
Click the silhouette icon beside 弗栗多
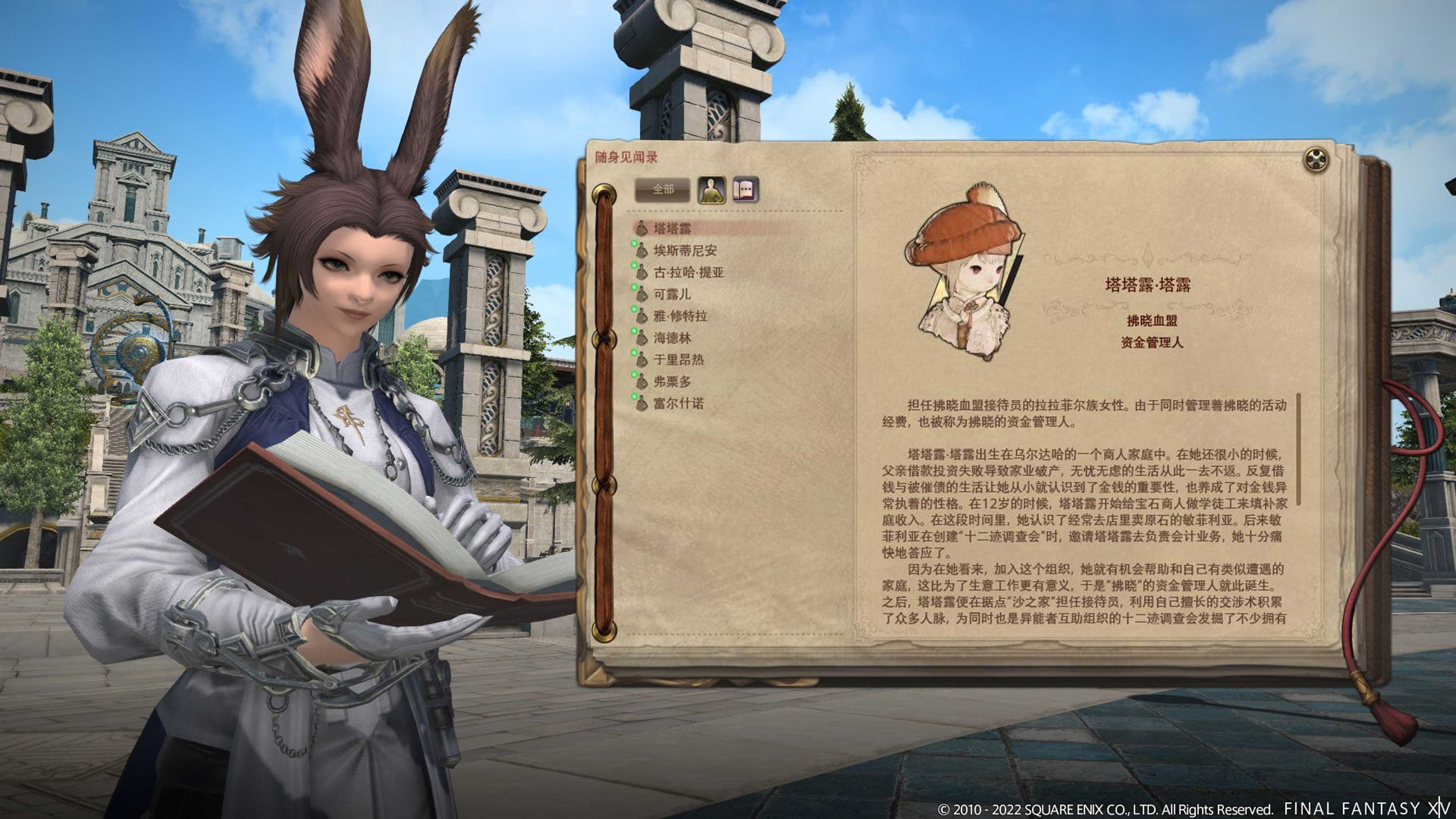tap(642, 381)
